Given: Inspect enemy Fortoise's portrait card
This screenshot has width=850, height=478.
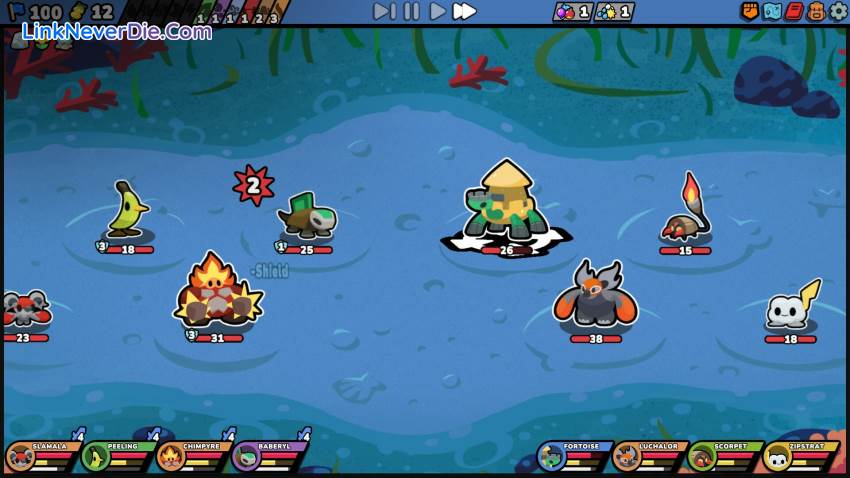Looking at the screenshot, I should point(573,457).
